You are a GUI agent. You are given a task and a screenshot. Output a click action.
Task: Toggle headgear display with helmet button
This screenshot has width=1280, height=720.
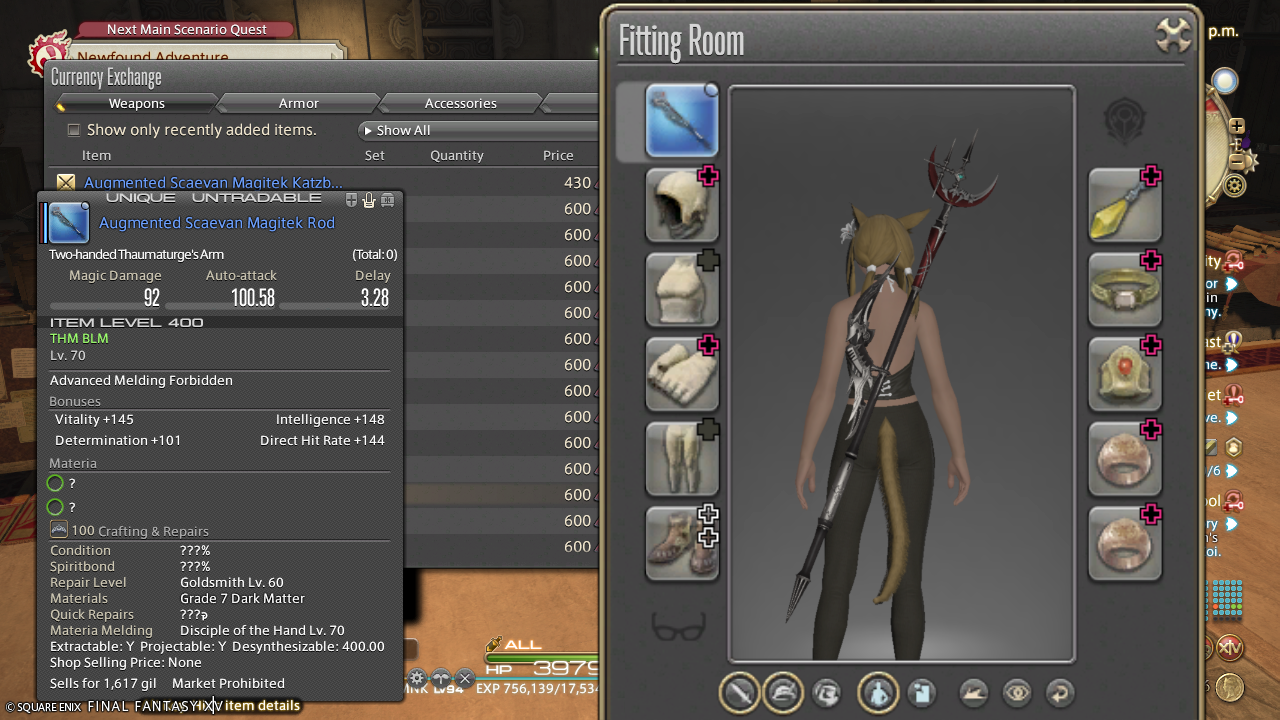[x=783, y=692]
